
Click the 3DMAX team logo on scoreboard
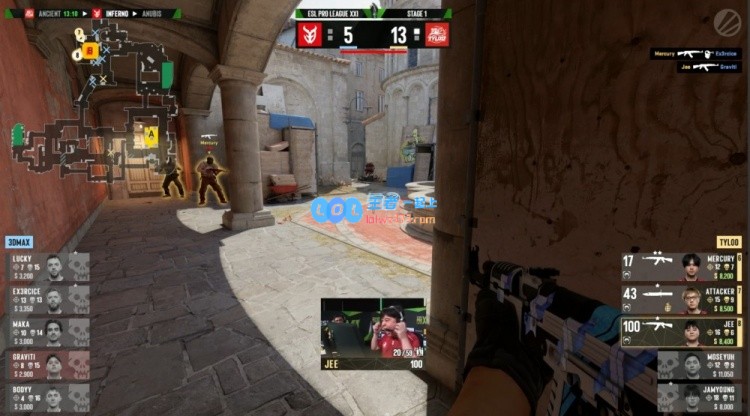click(x=312, y=35)
